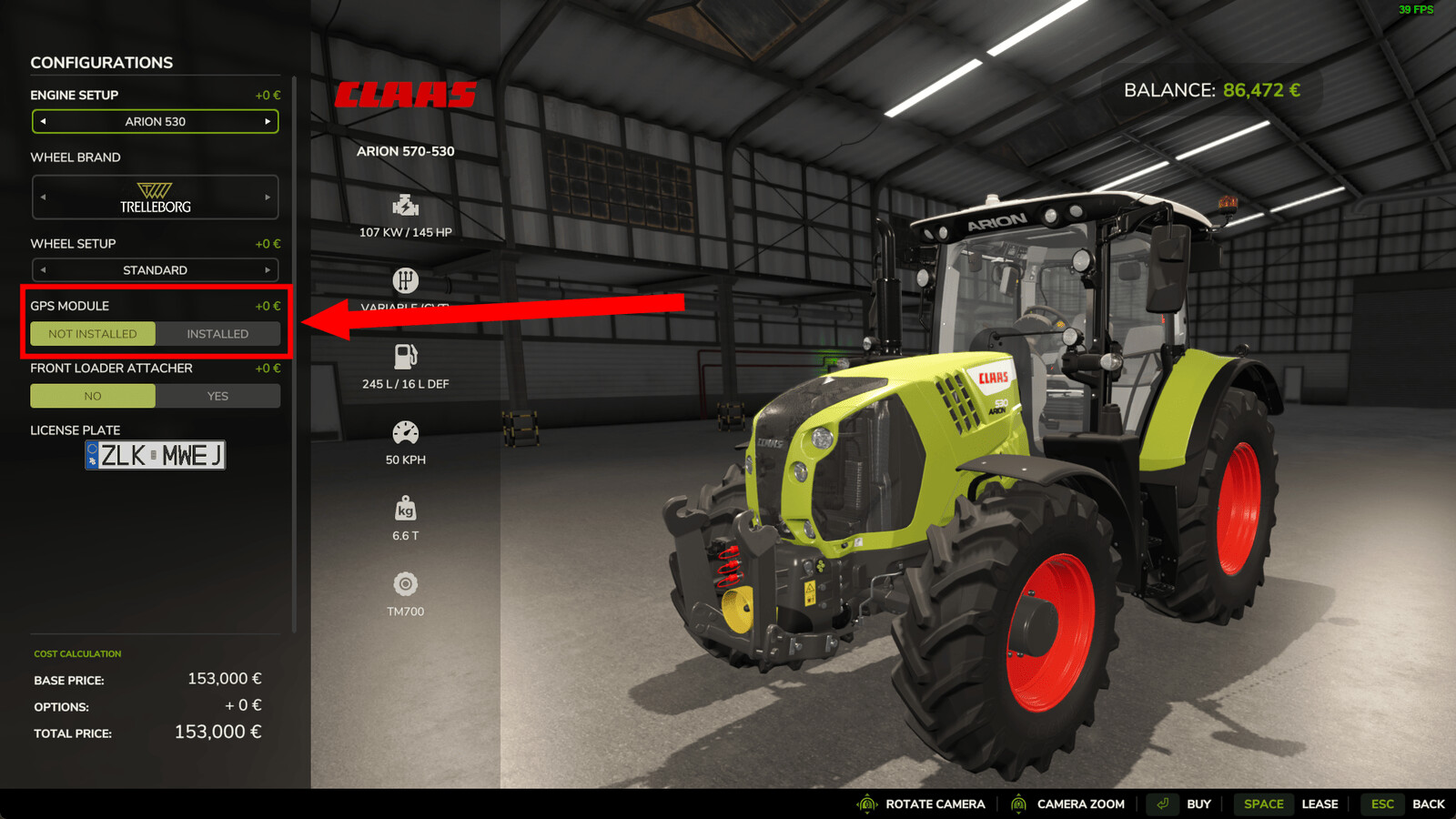Viewport: 1456px width, 819px height.
Task: Click the Trelleborg tire brand logo
Action: point(155,197)
